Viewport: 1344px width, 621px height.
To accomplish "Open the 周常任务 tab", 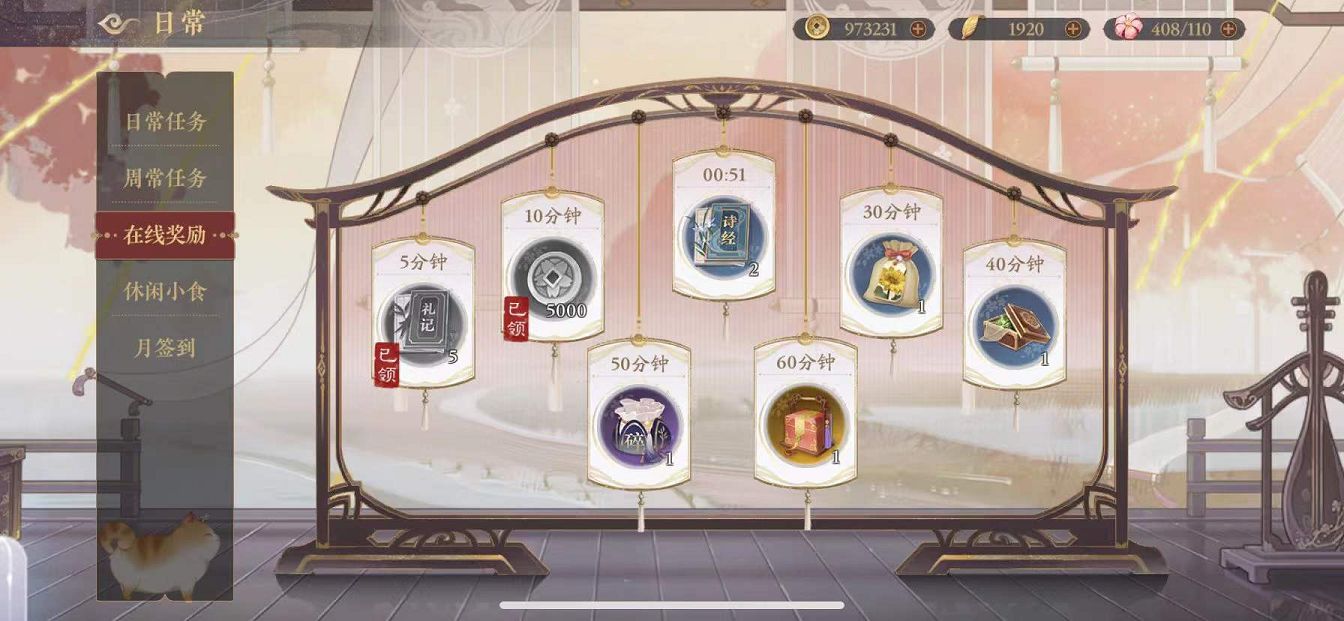I will (165, 179).
